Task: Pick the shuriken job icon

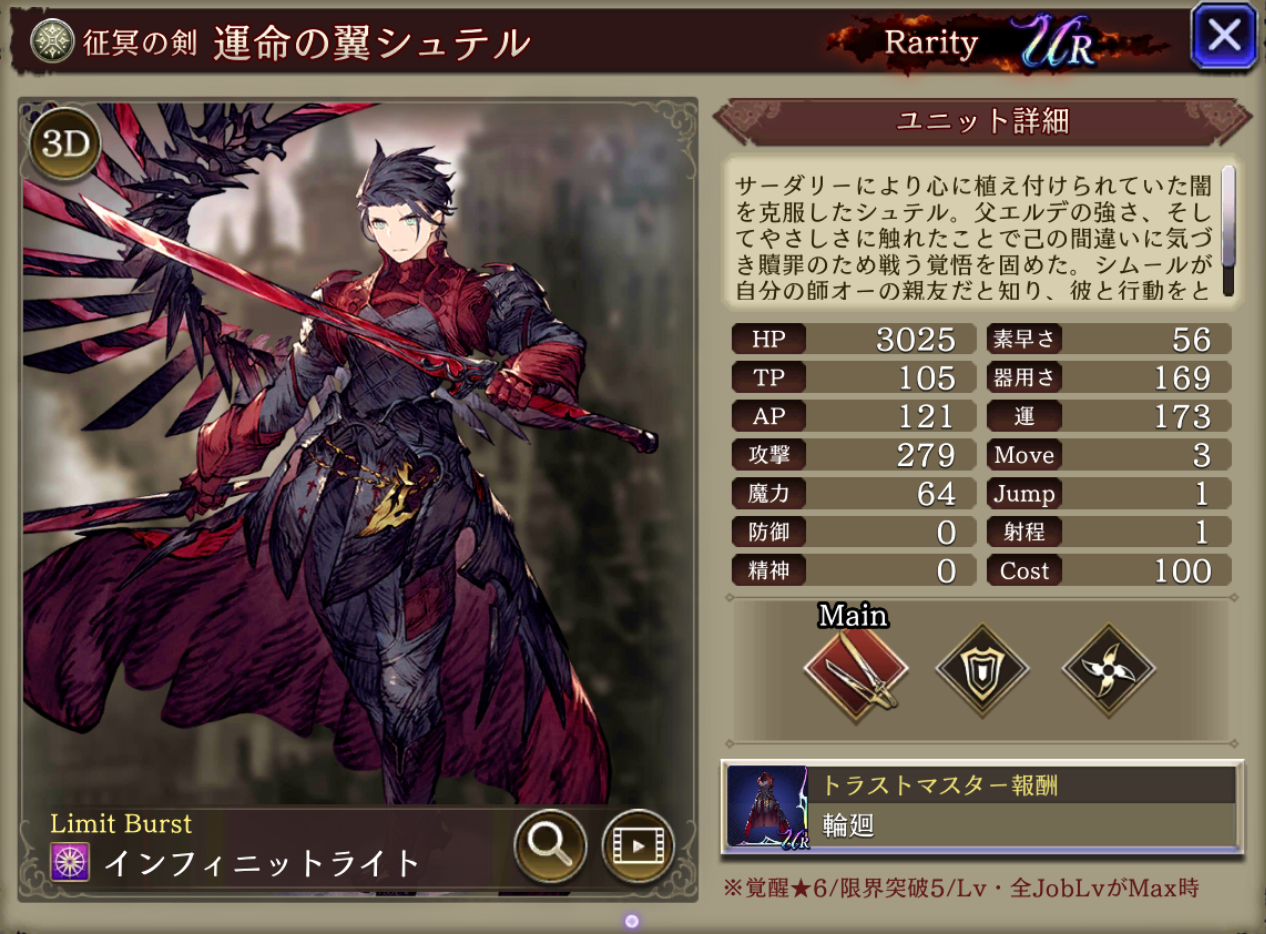Action: pyautogui.click(x=1108, y=669)
